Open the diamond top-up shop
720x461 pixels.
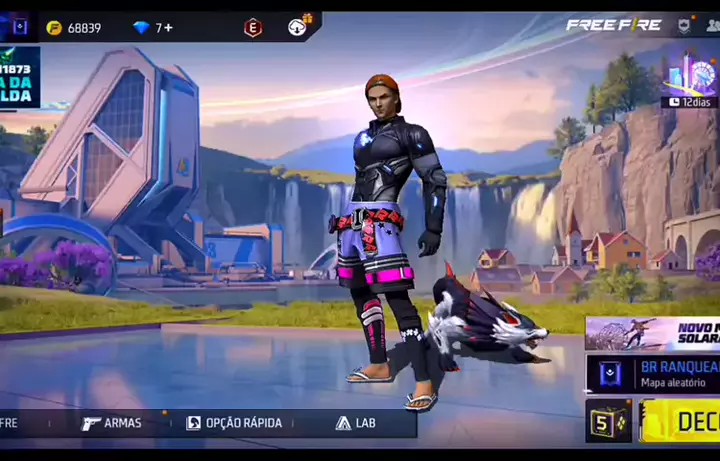(x=141, y=27)
